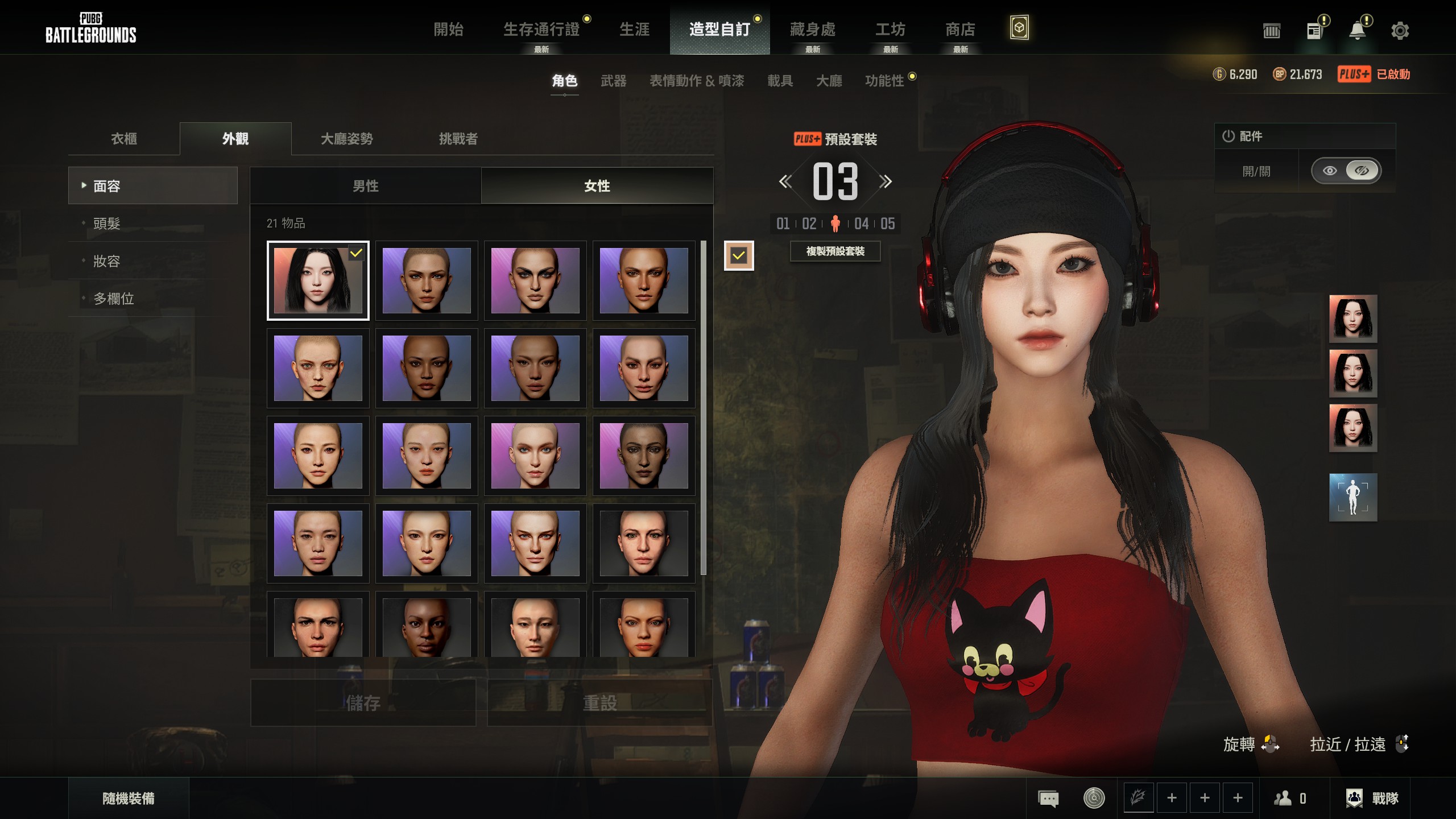Open the 載具 vehicles category

point(780,81)
